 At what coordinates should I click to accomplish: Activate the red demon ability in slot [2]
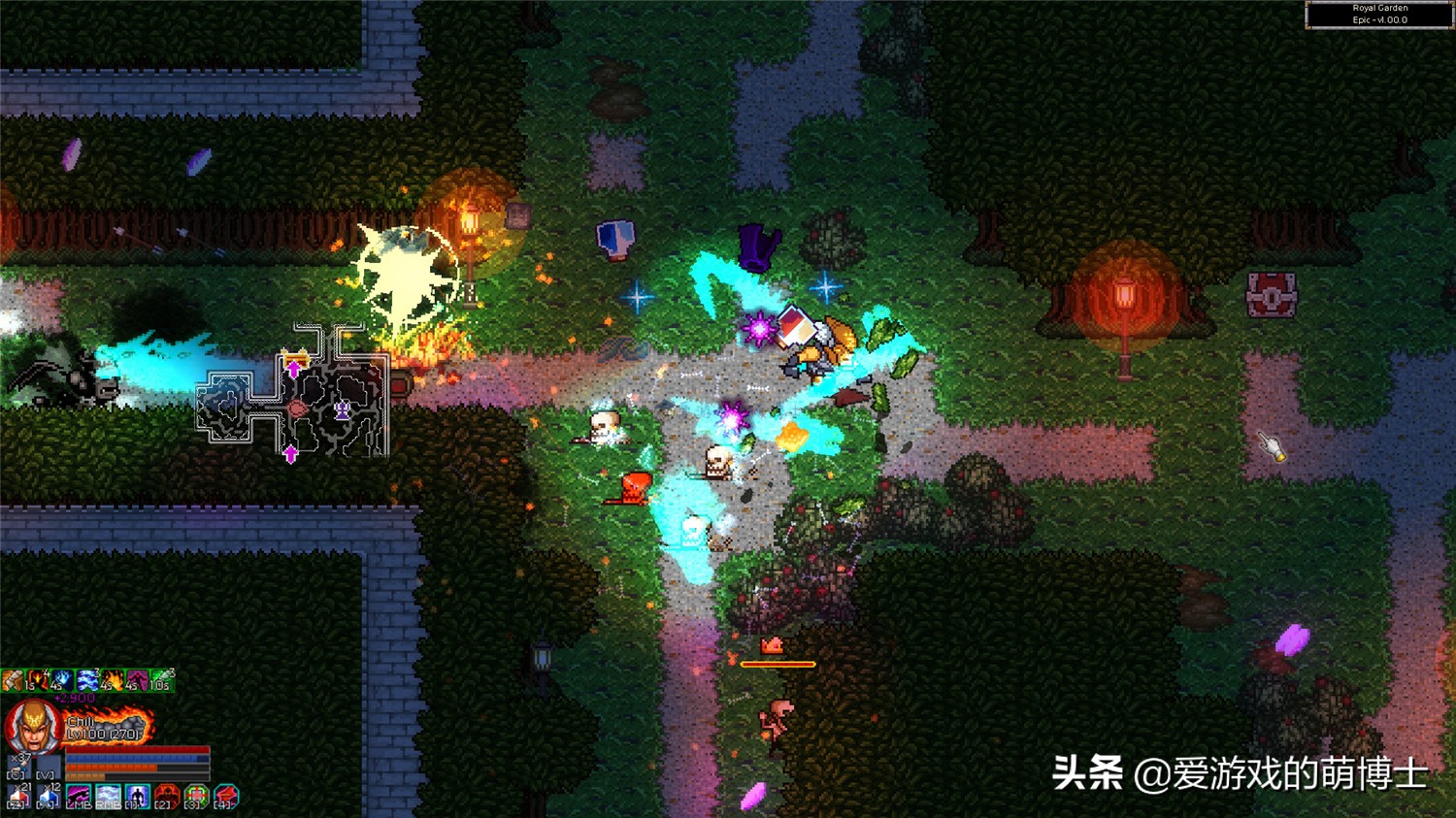[x=167, y=795]
